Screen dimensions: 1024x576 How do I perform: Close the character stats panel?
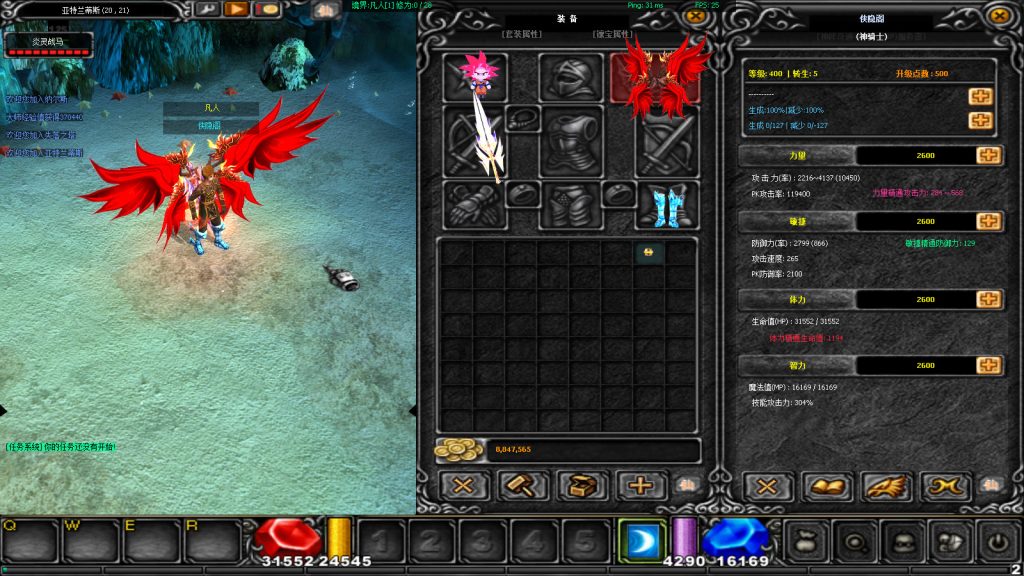point(997,16)
